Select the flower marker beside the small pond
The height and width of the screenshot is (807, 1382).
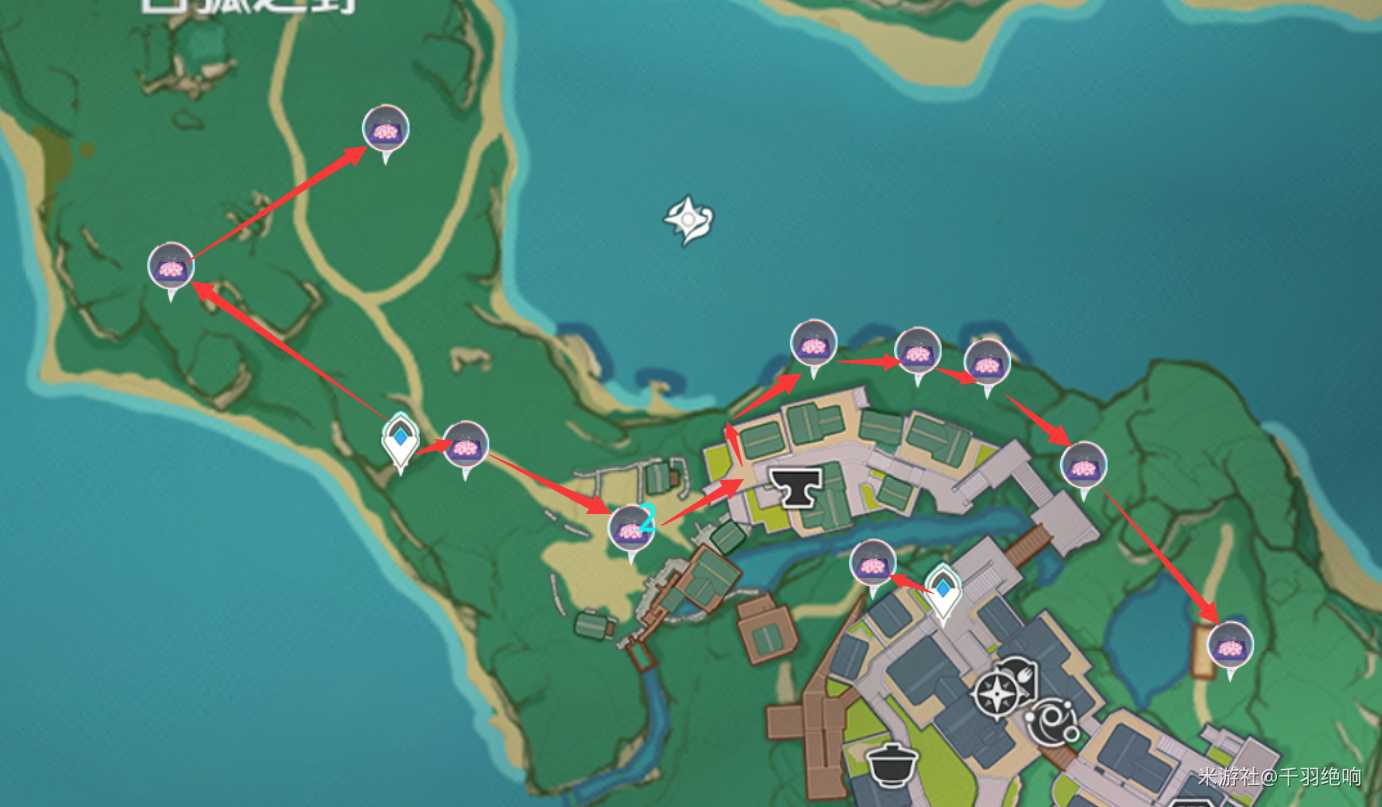click(1230, 645)
